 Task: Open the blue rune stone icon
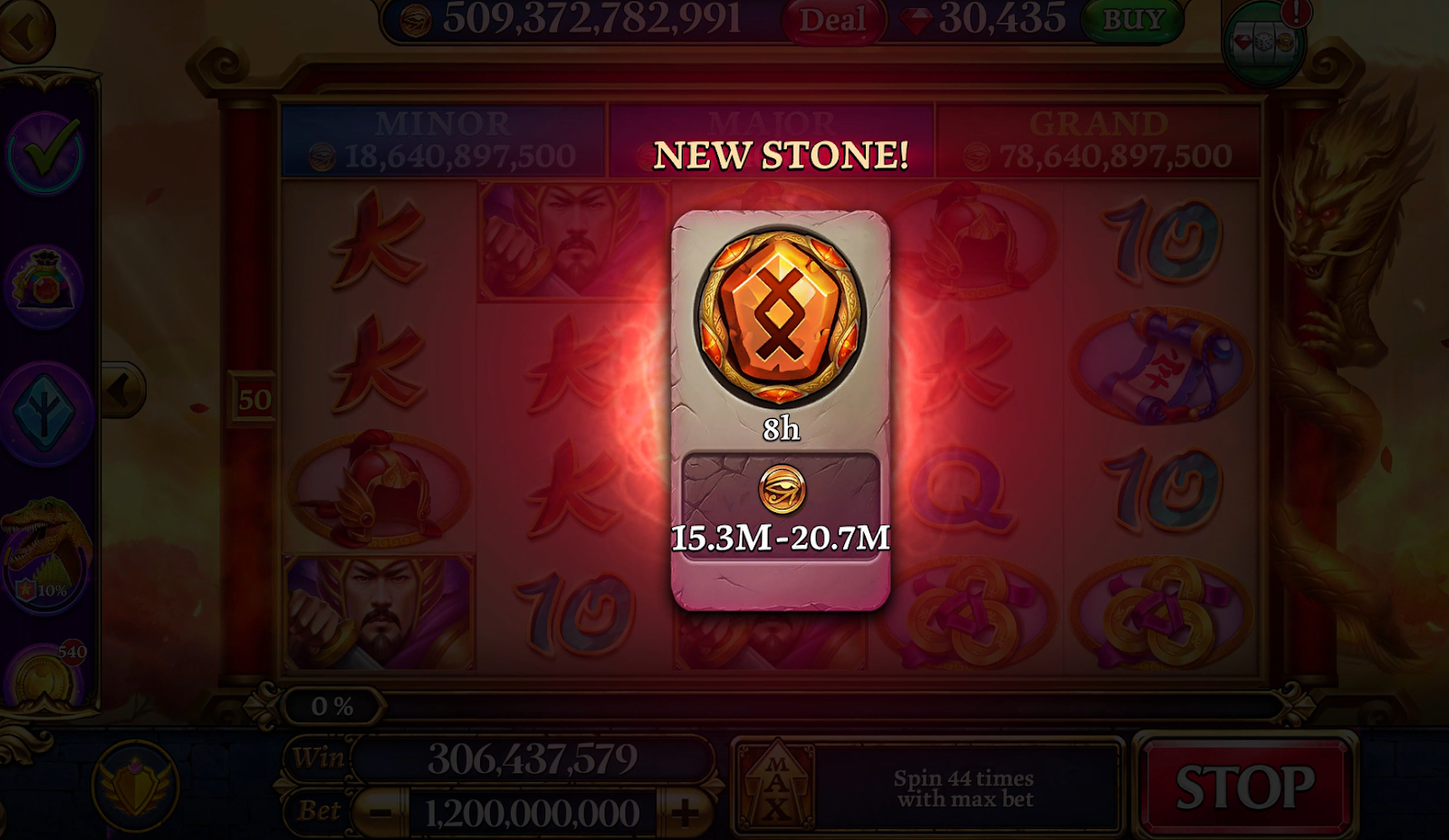point(44,414)
